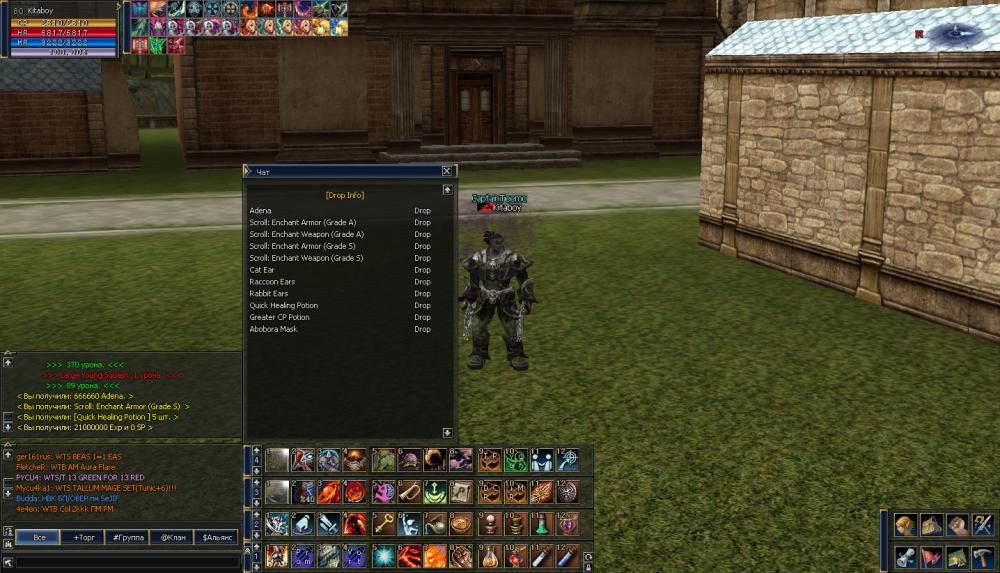Viewport: 1000px width, 573px height.
Task: Open the character status menu icon
Action: 906,526
